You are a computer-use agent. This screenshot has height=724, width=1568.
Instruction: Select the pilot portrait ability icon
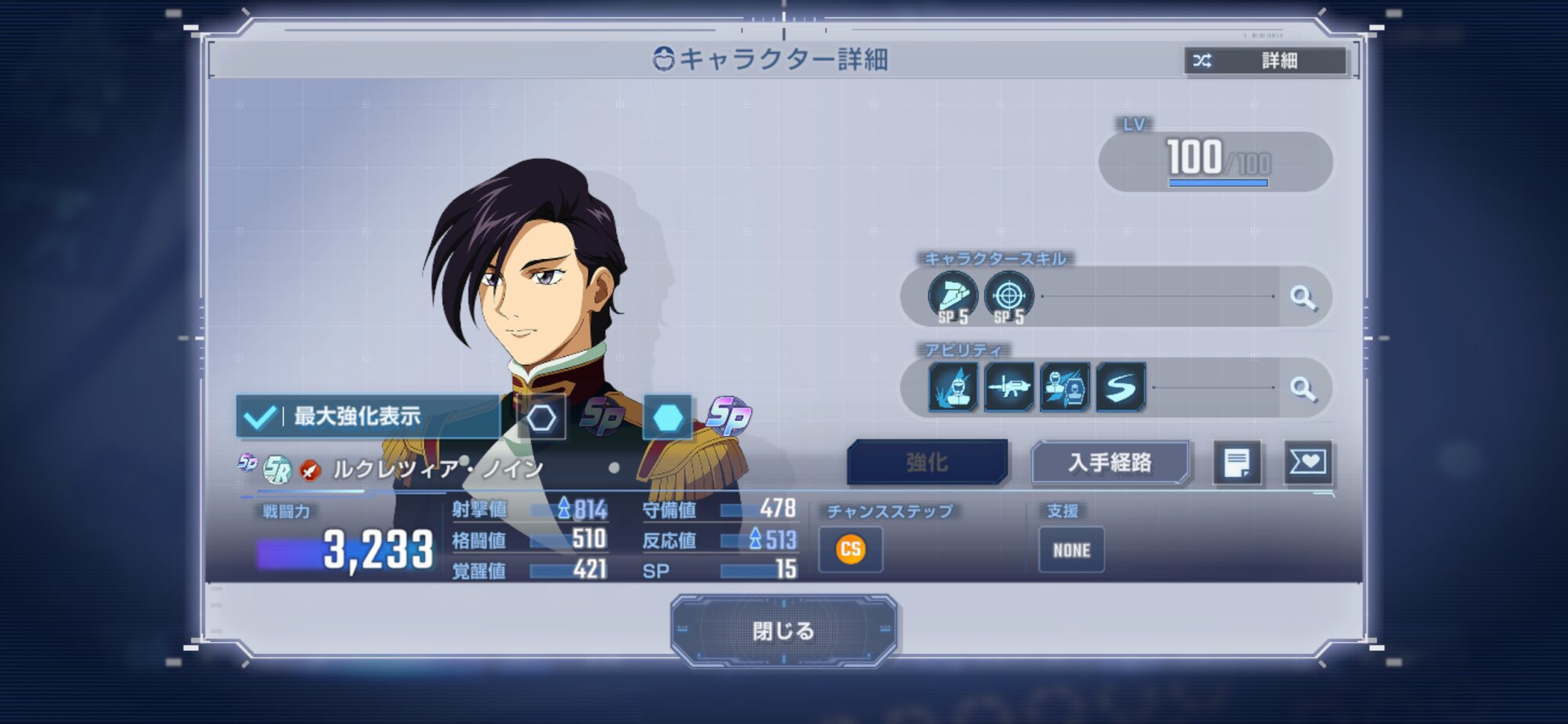[1065, 387]
